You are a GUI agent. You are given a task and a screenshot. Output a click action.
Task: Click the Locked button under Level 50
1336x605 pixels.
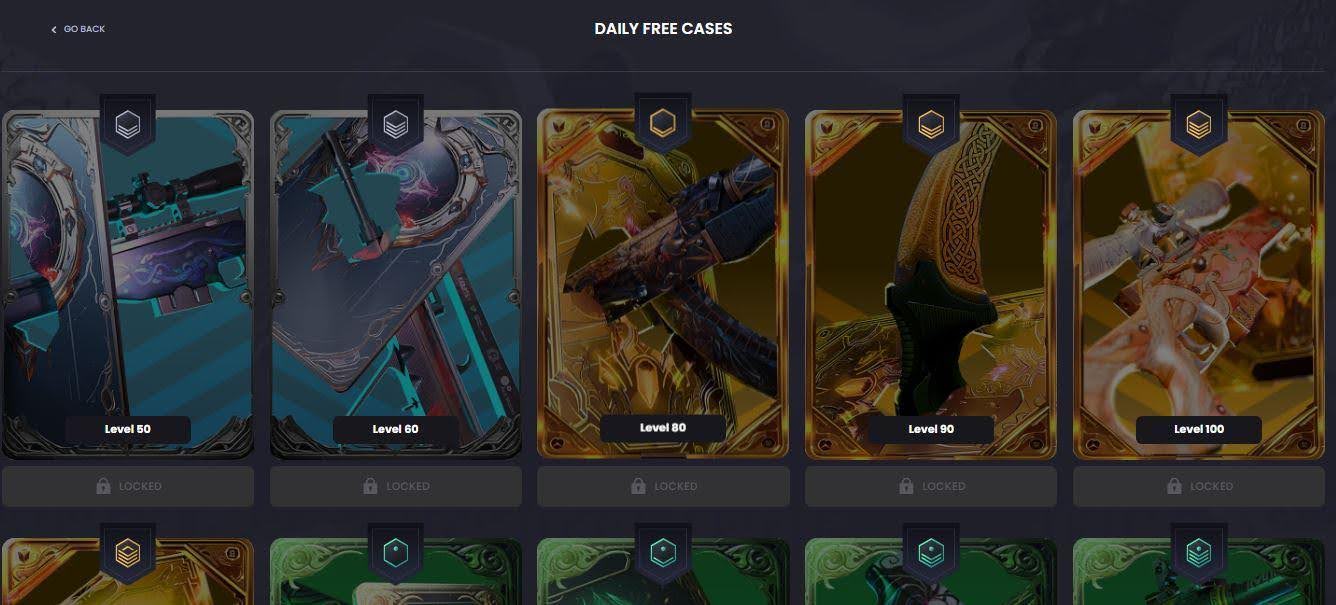pyautogui.click(x=127, y=486)
